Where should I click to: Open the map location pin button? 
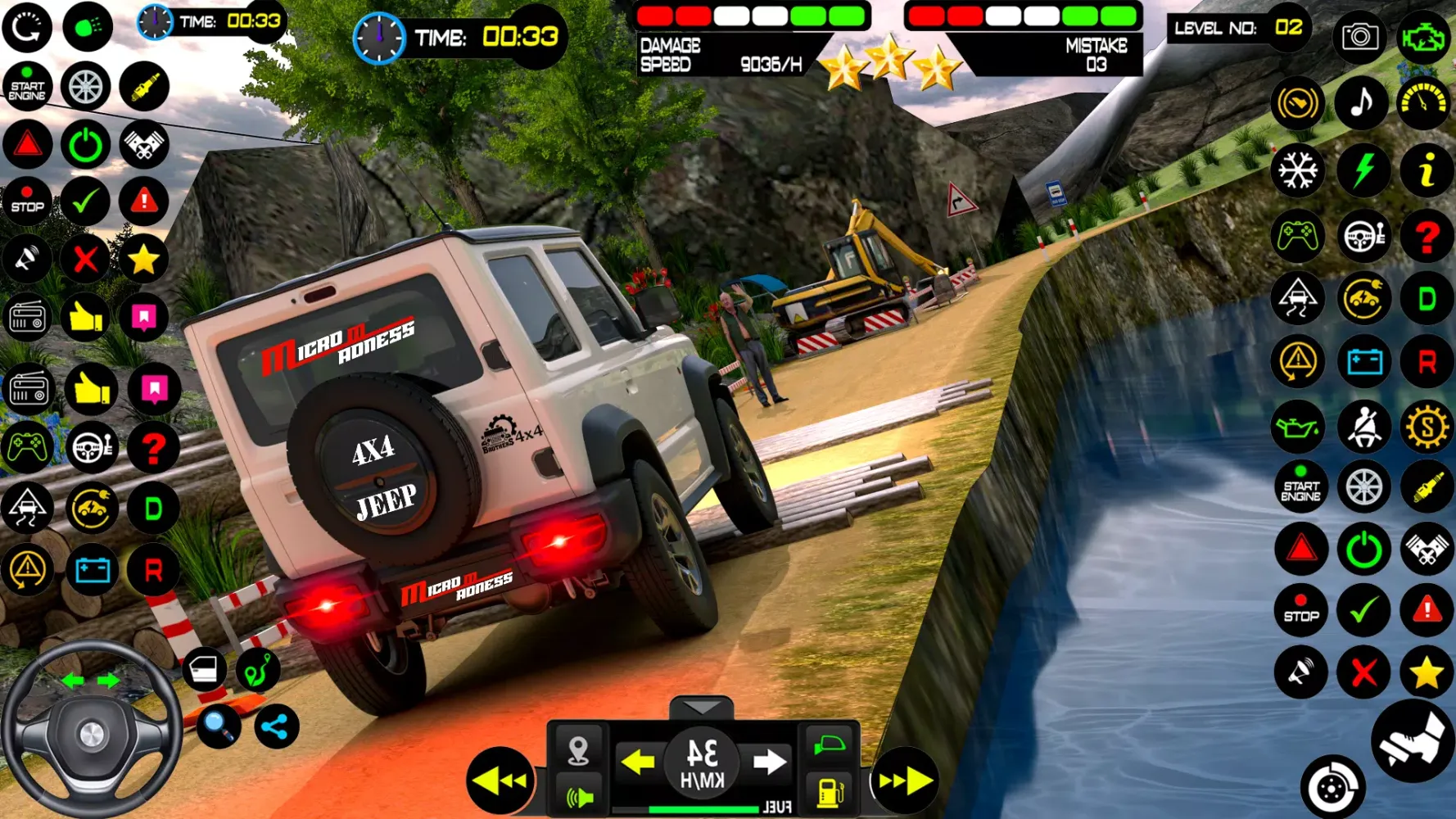click(x=578, y=749)
